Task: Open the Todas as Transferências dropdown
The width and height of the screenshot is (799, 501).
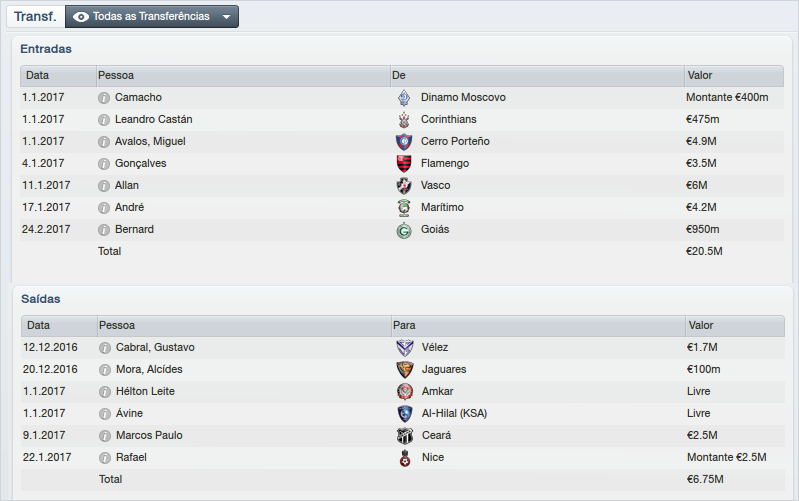Action: [152, 17]
